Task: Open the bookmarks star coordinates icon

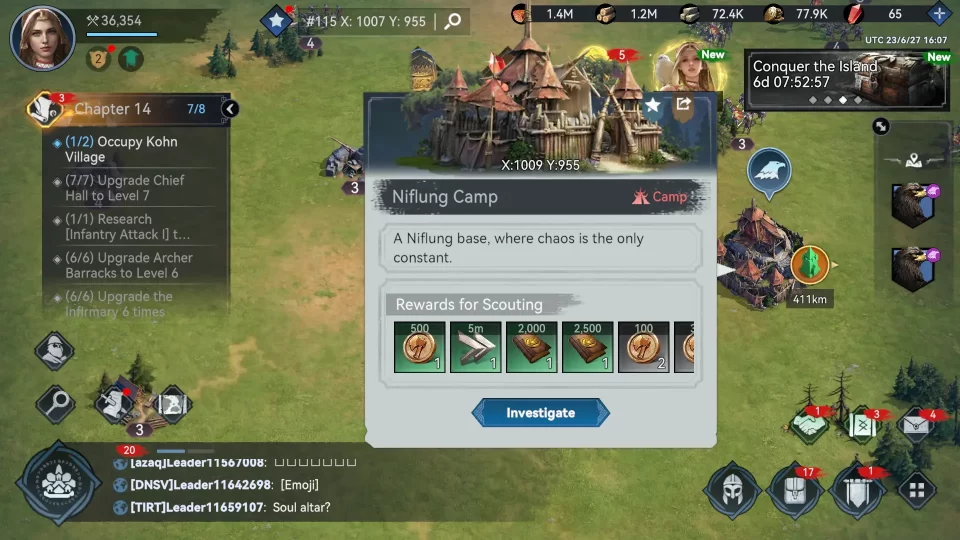Action: coord(277,20)
